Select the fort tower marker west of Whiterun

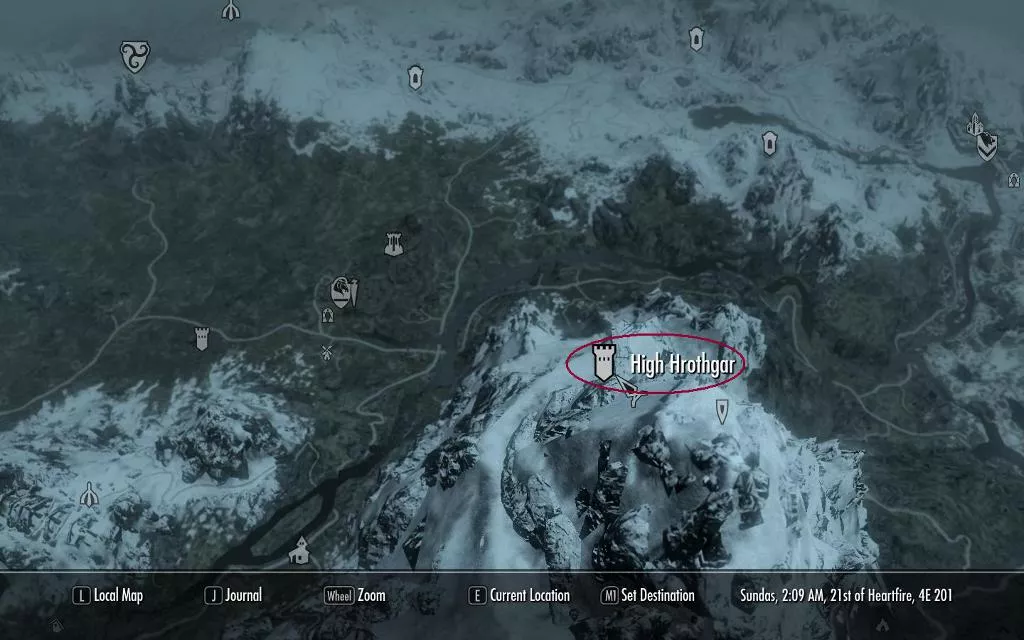(203, 339)
